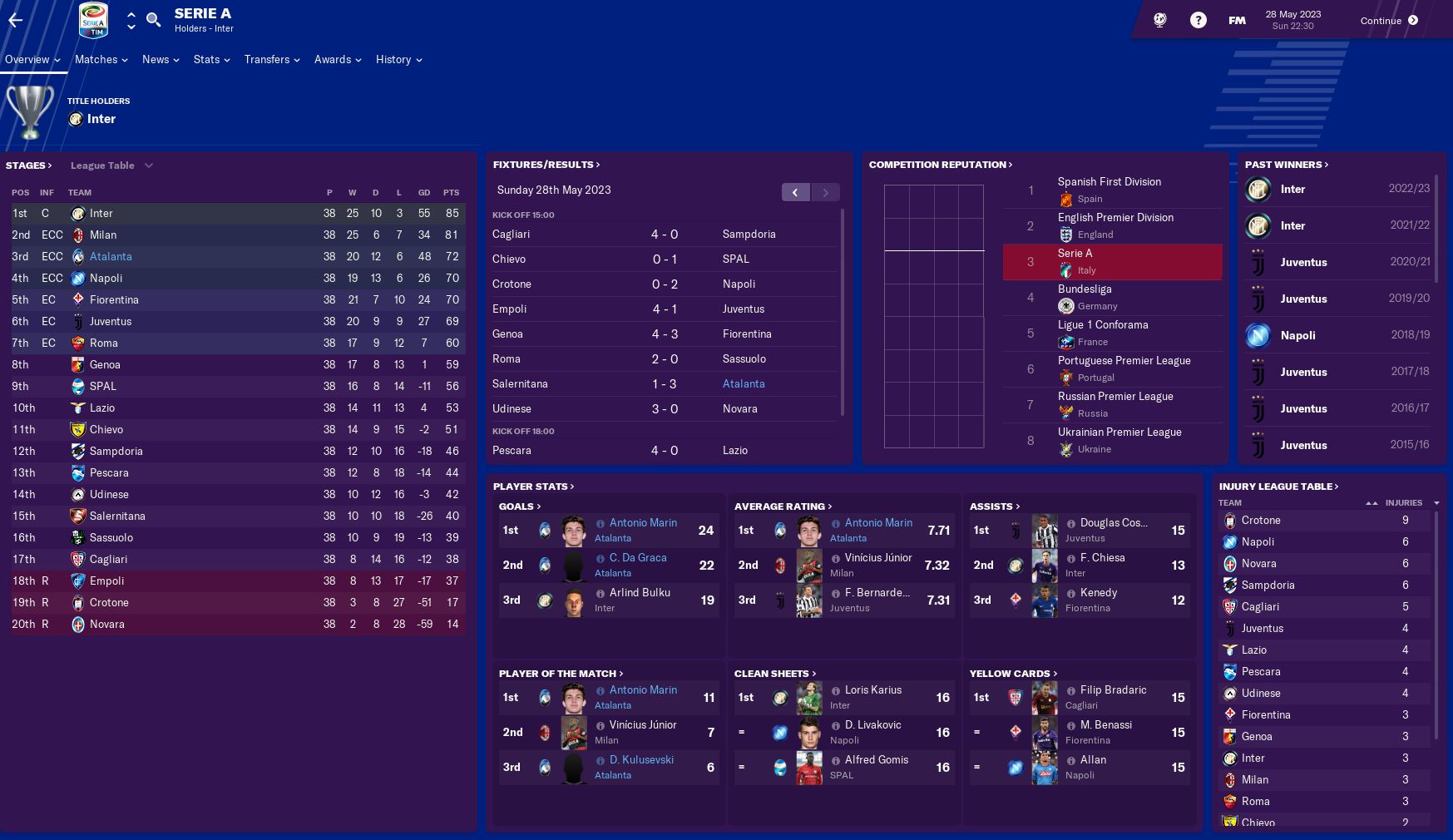Screen dimensions: 1453x840
Task: Open the search magnifier icon
Action: pyautogui.click(x=154, y=19)
